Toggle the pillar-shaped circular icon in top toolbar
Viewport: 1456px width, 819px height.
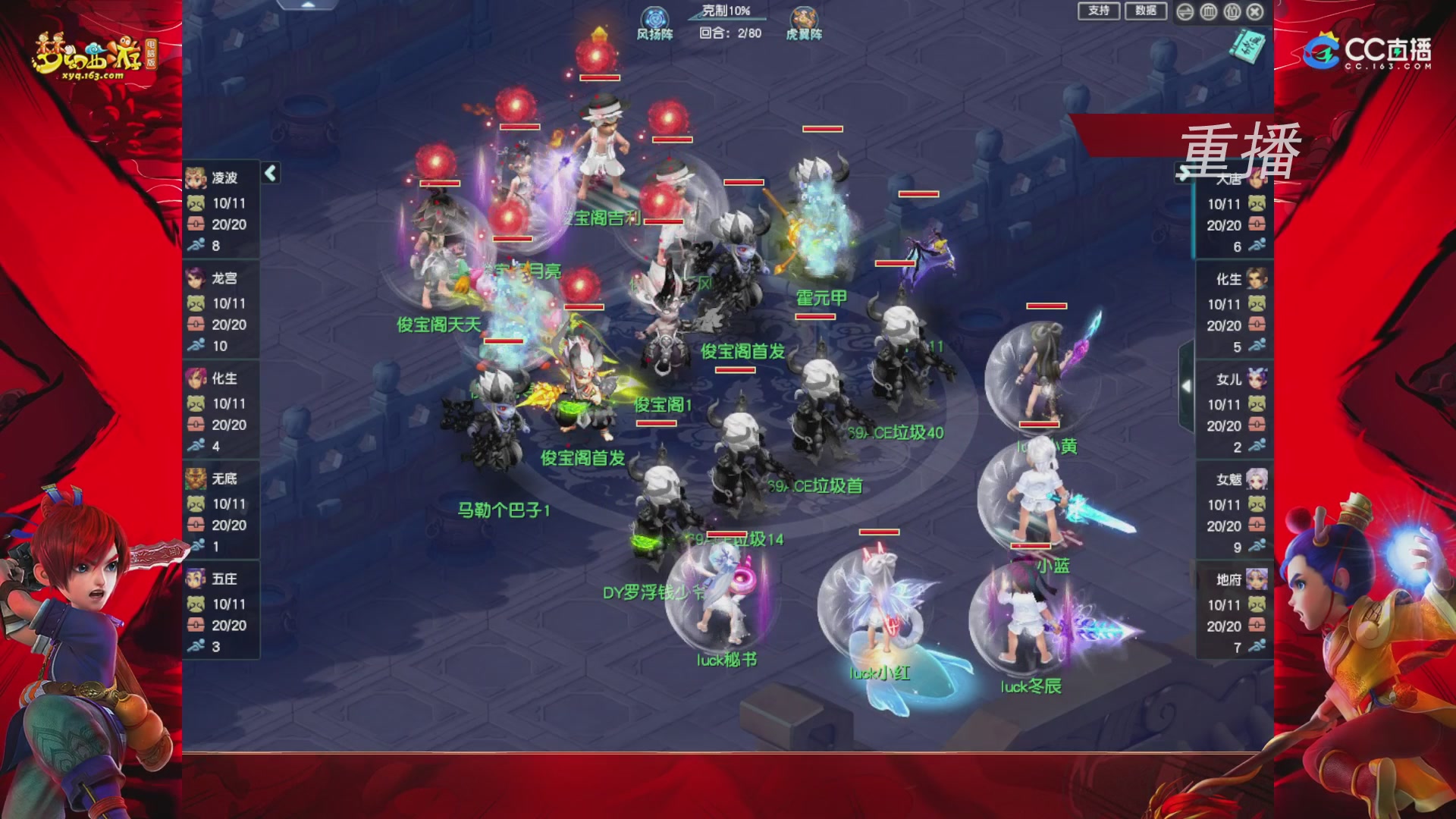coord(1207,11)
